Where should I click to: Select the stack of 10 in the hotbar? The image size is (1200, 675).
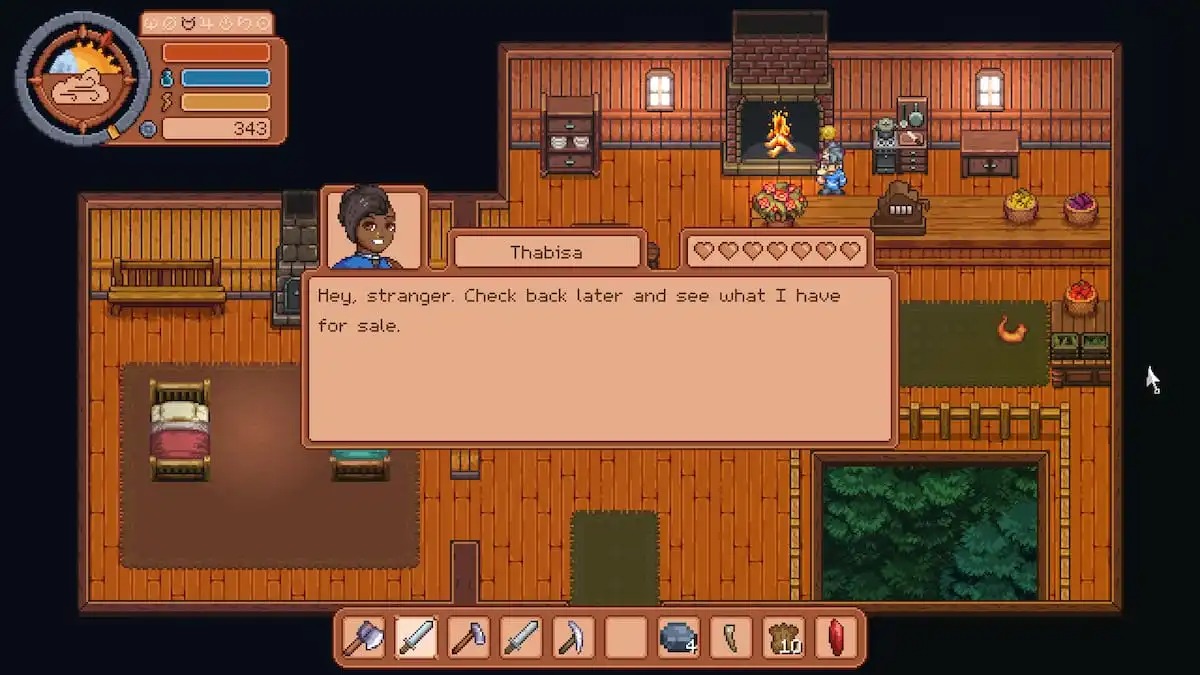[783, 637]
